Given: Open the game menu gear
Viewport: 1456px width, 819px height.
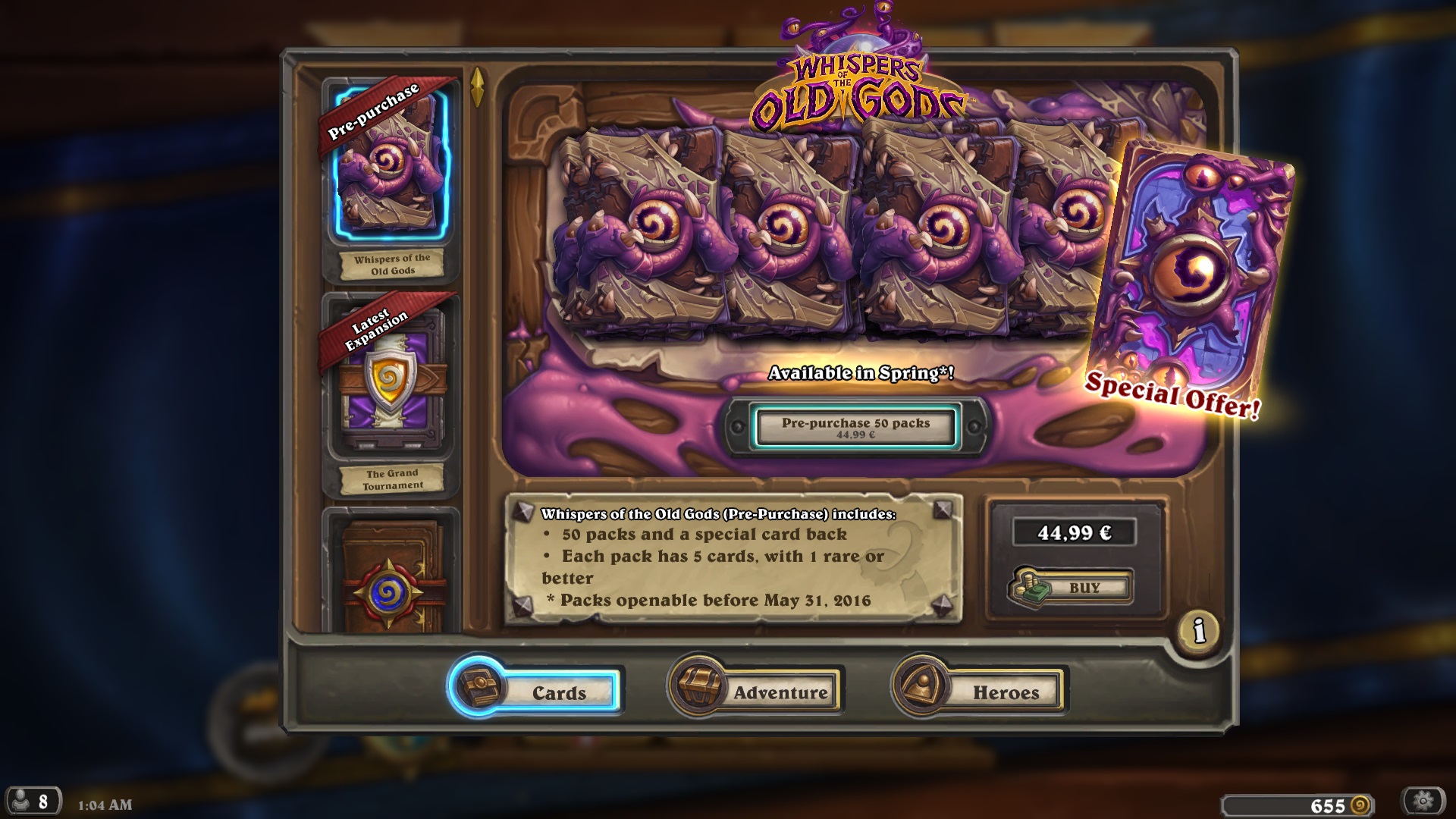Looking at the screenshot, I should [x=1423, y=801].
